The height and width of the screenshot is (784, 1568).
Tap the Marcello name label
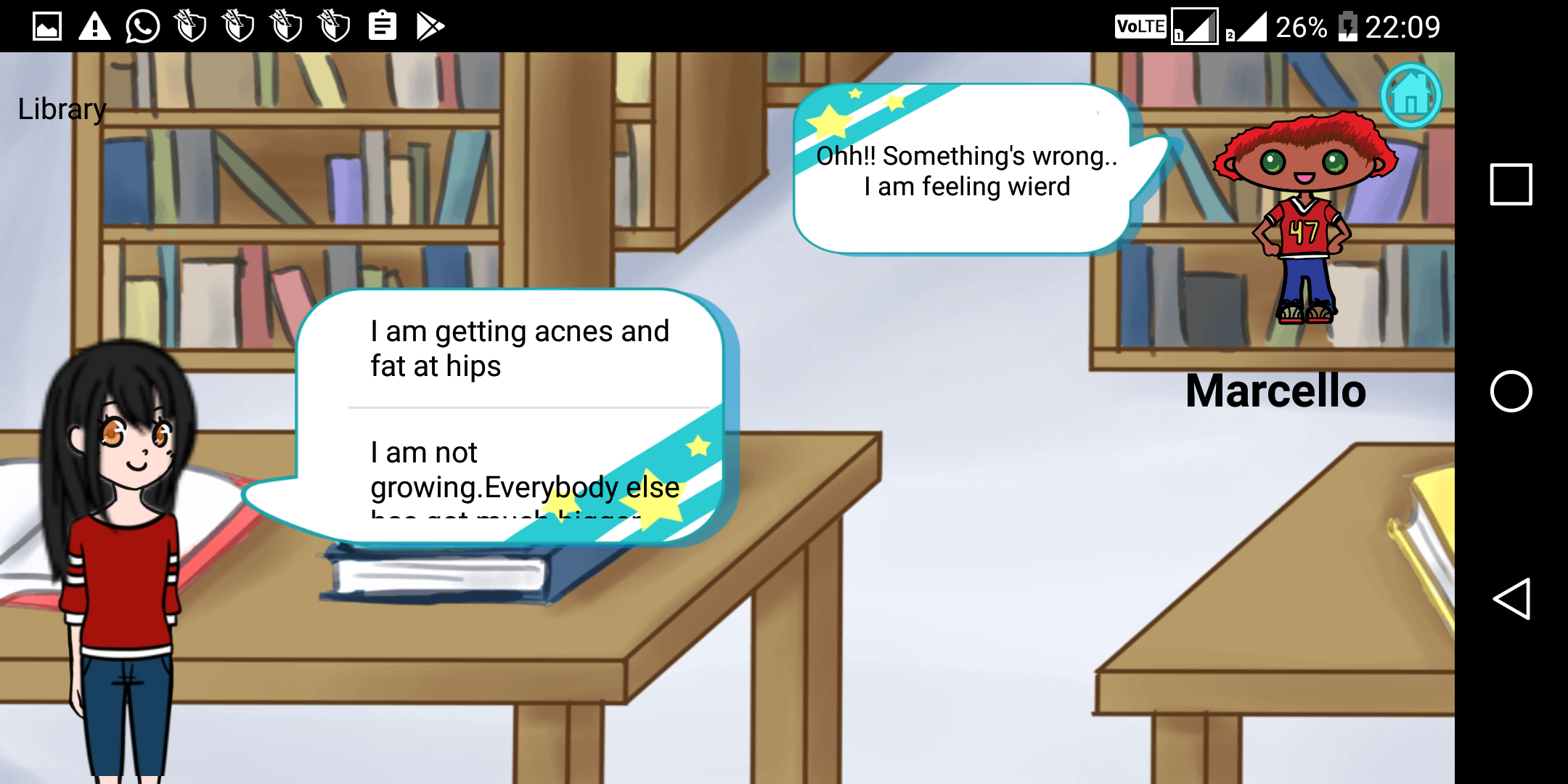(1275, 391)
